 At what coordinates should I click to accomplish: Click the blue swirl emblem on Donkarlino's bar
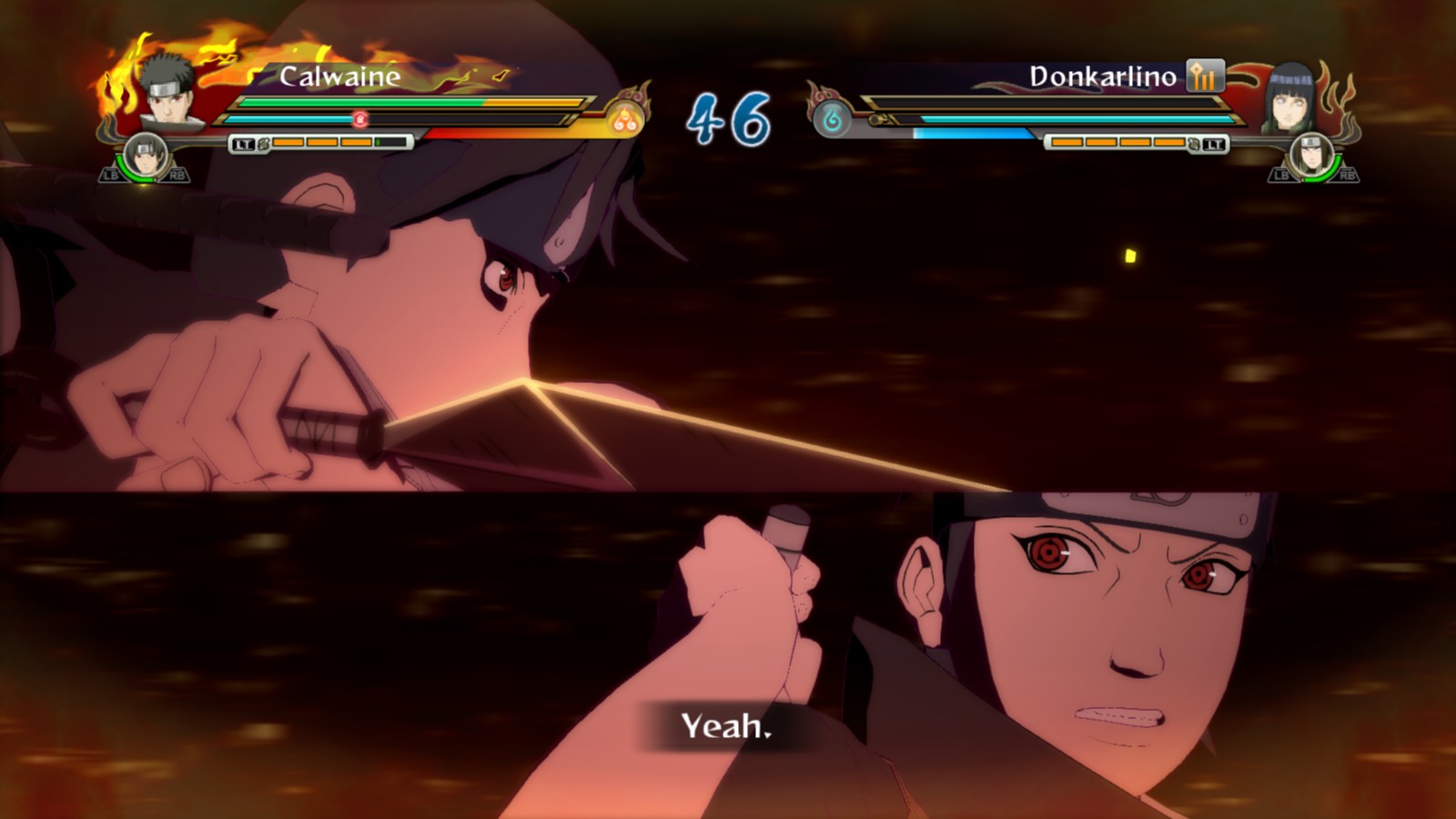[832, 119]
